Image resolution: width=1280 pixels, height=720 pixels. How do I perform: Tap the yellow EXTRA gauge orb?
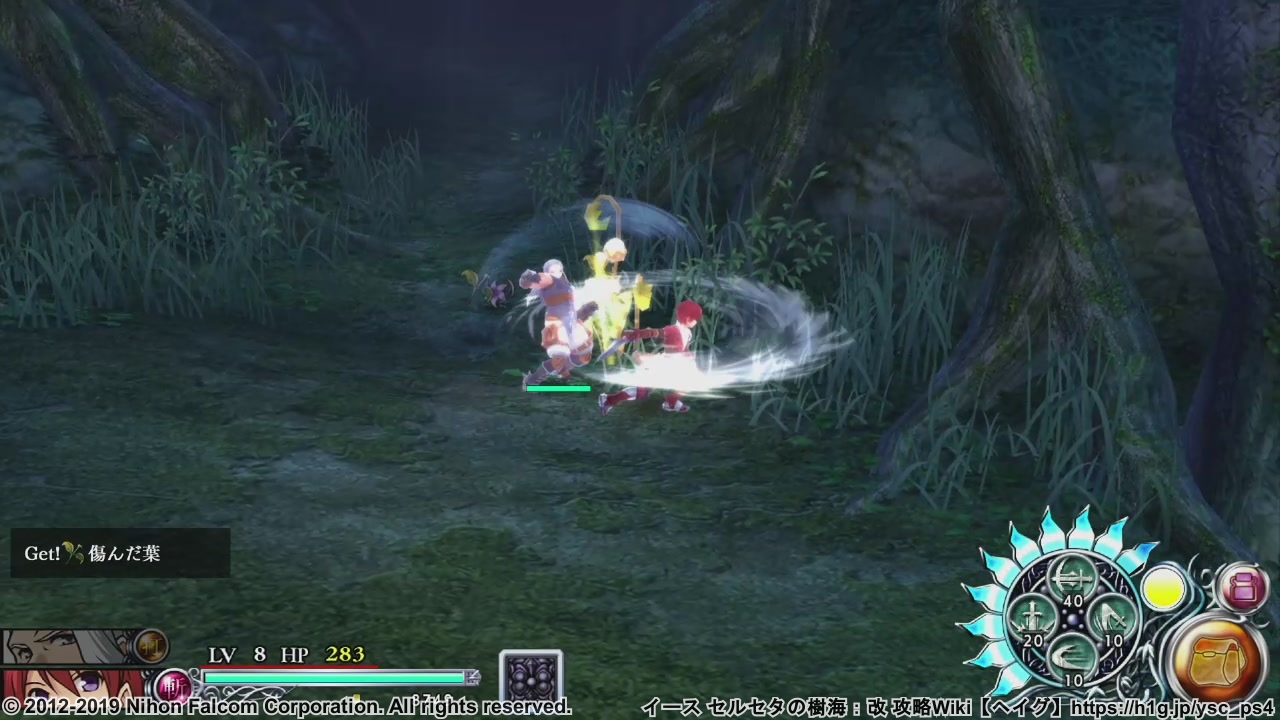(x=1164, y=590)
